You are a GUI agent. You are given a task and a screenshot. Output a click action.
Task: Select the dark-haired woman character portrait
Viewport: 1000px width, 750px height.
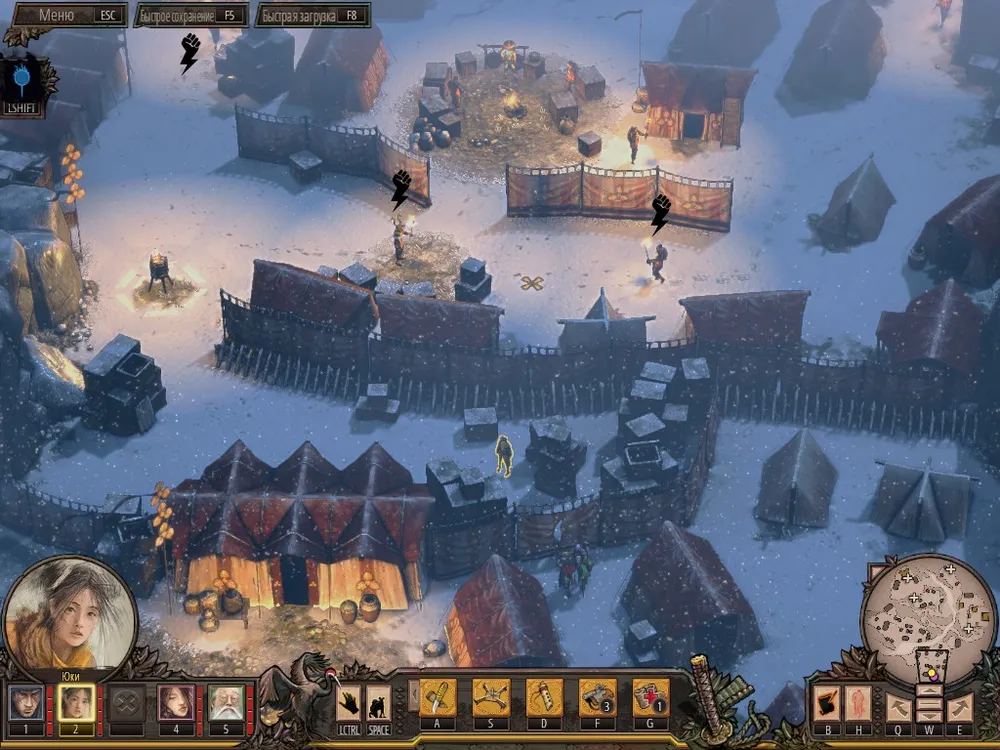[176, 703]
